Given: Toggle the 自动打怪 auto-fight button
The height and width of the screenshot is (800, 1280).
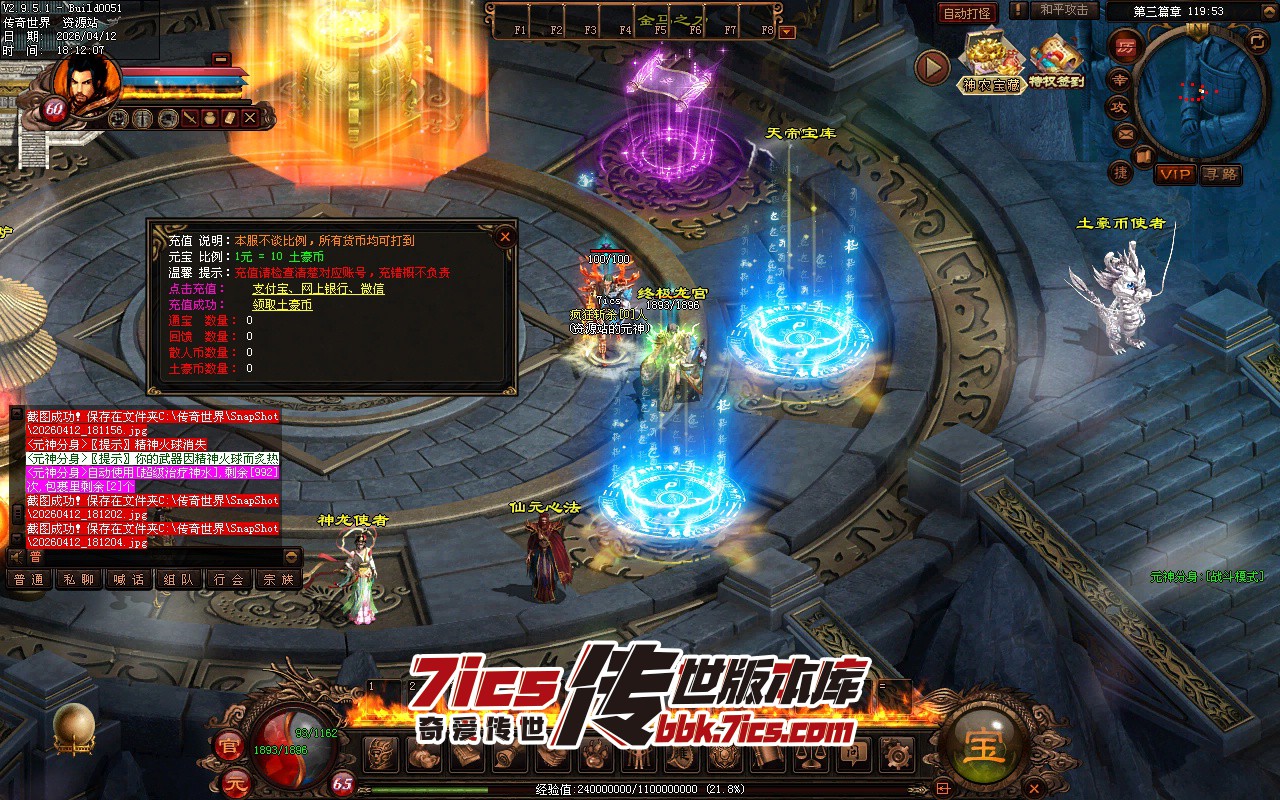Looking at the screenshot, I should [x=967, y=13].
